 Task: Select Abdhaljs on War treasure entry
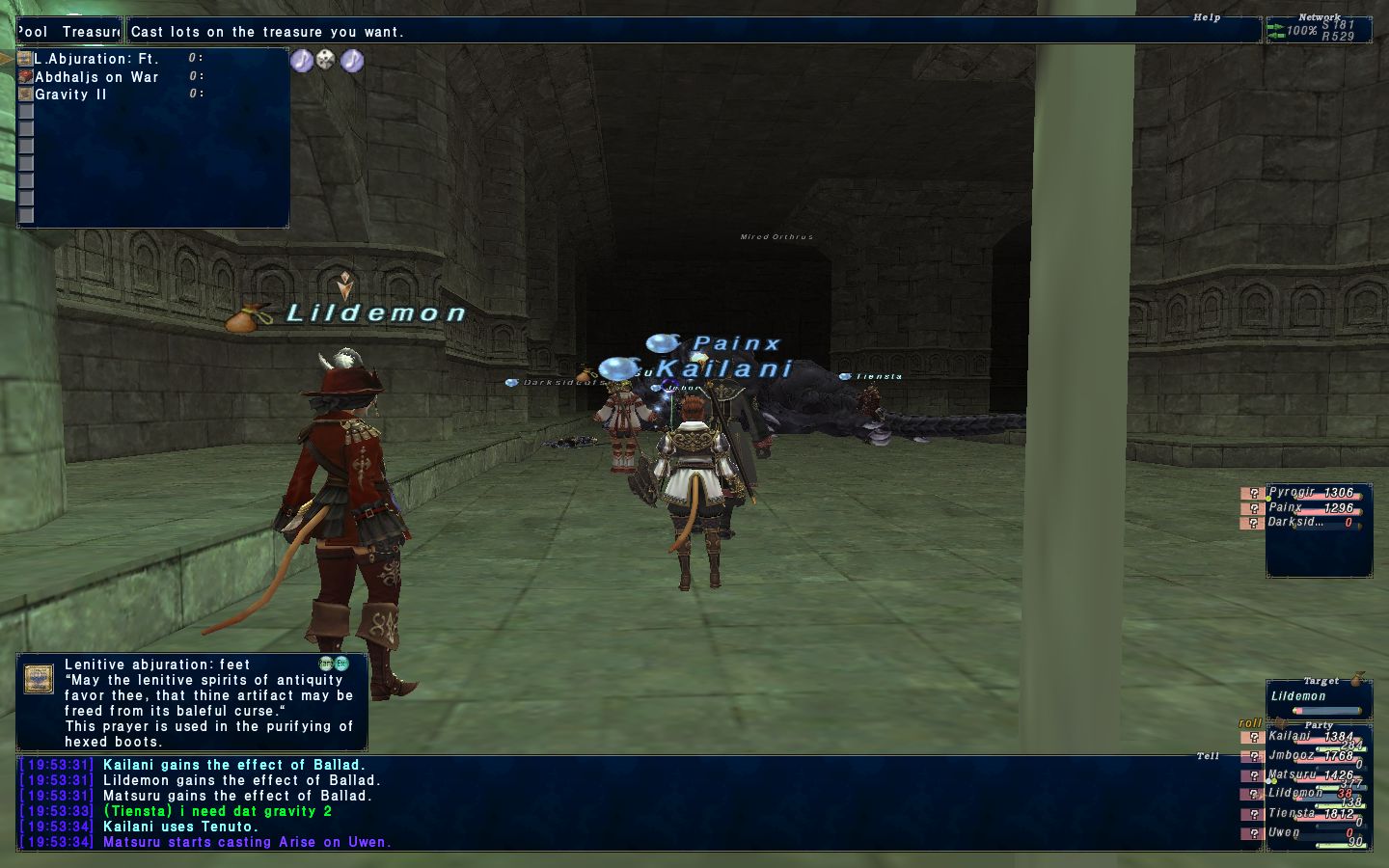point(96,77)
